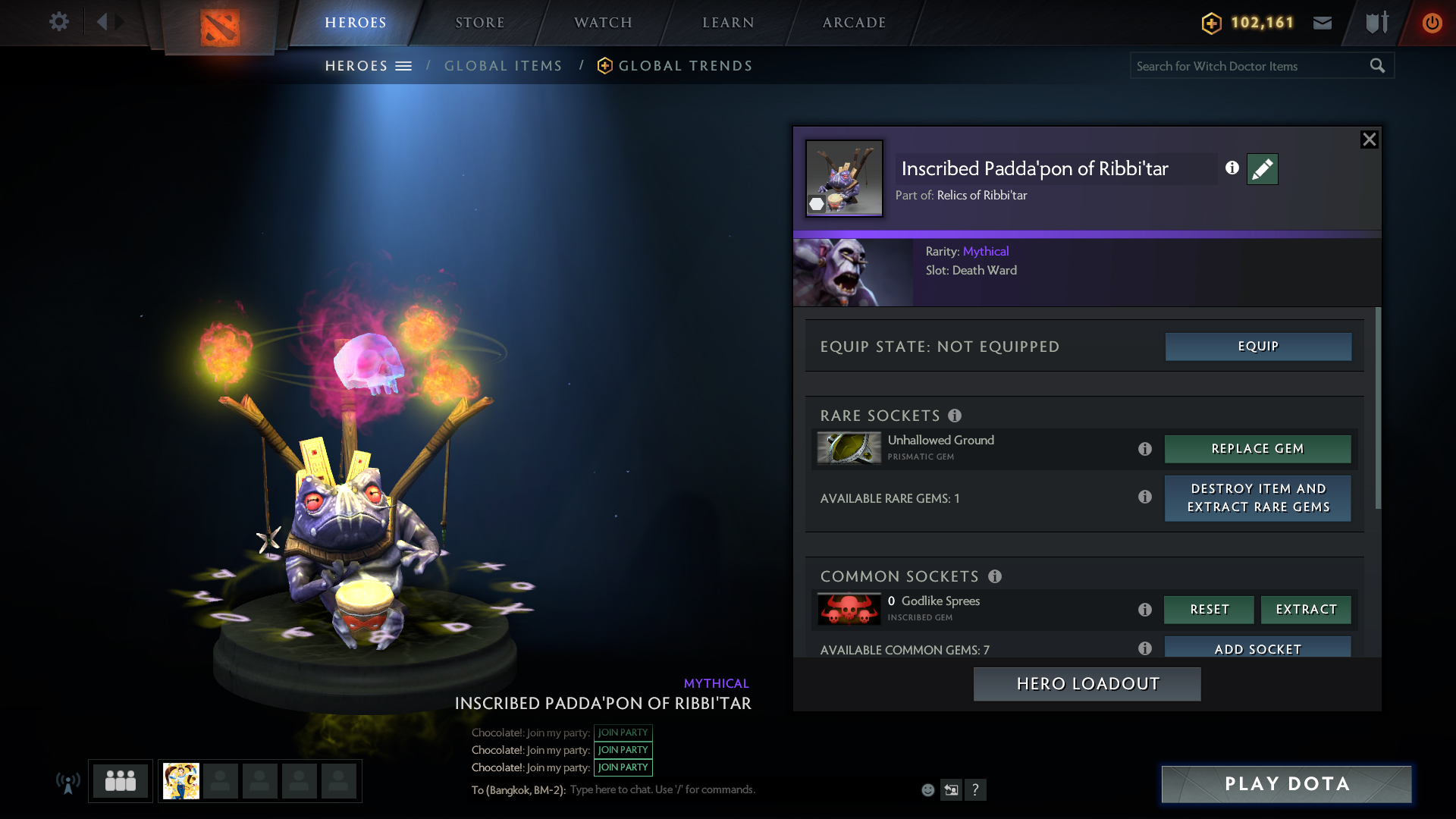Rename item with the pencil button
1456x819 pixels.
(x=1262, y=169)
